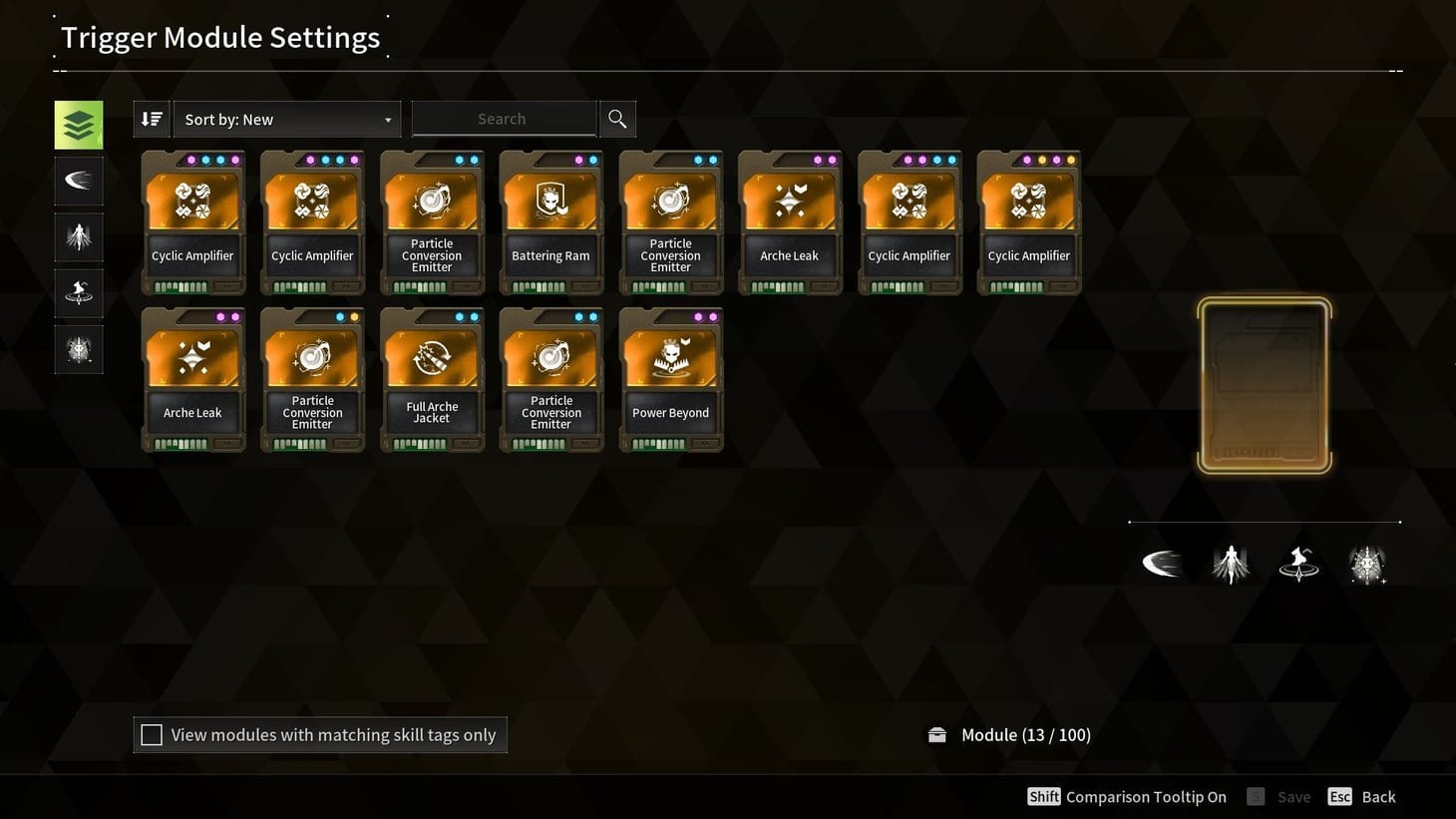Open the arche wave category in left sidebar
This screenshot has width=1456, height=819.
79,181
